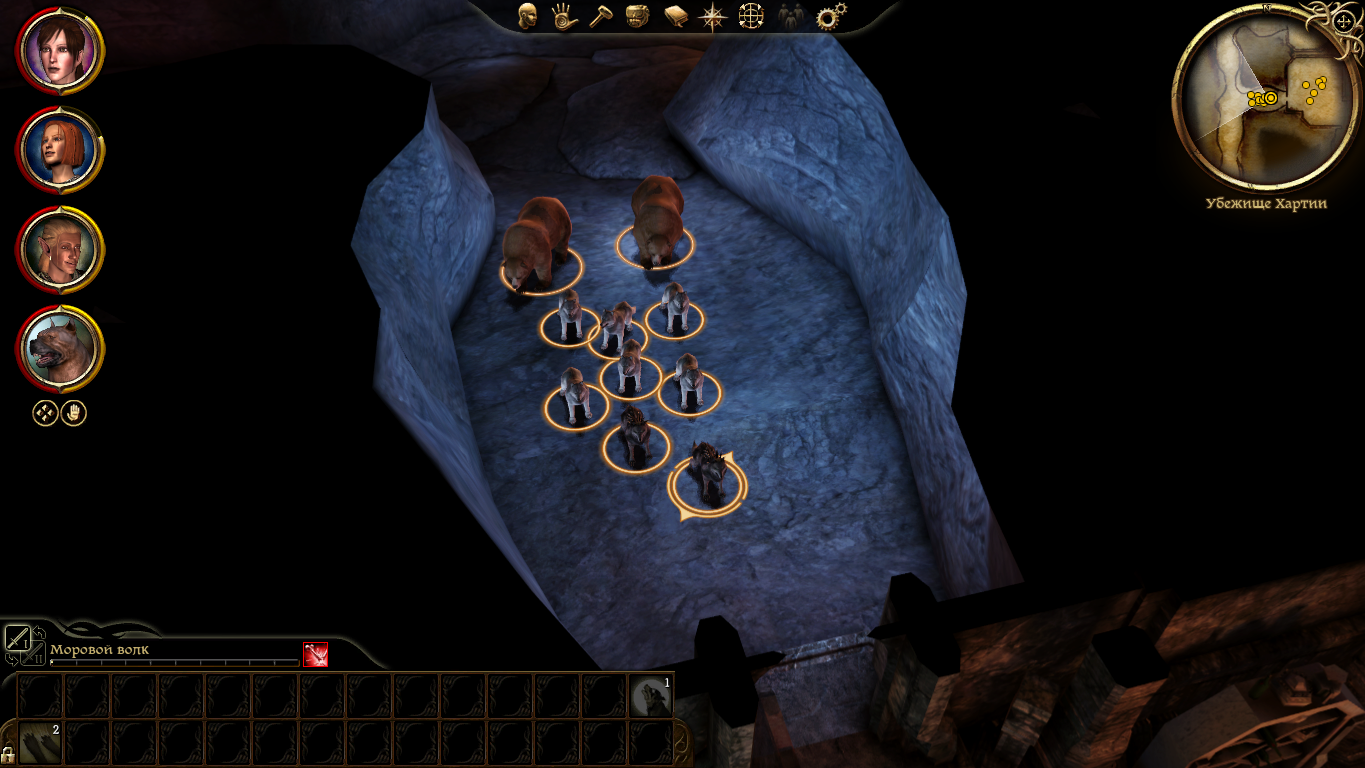Screen dimensions: 1365x768
Task: Select the mabari dog's portrait
Action: pos(59,349)
